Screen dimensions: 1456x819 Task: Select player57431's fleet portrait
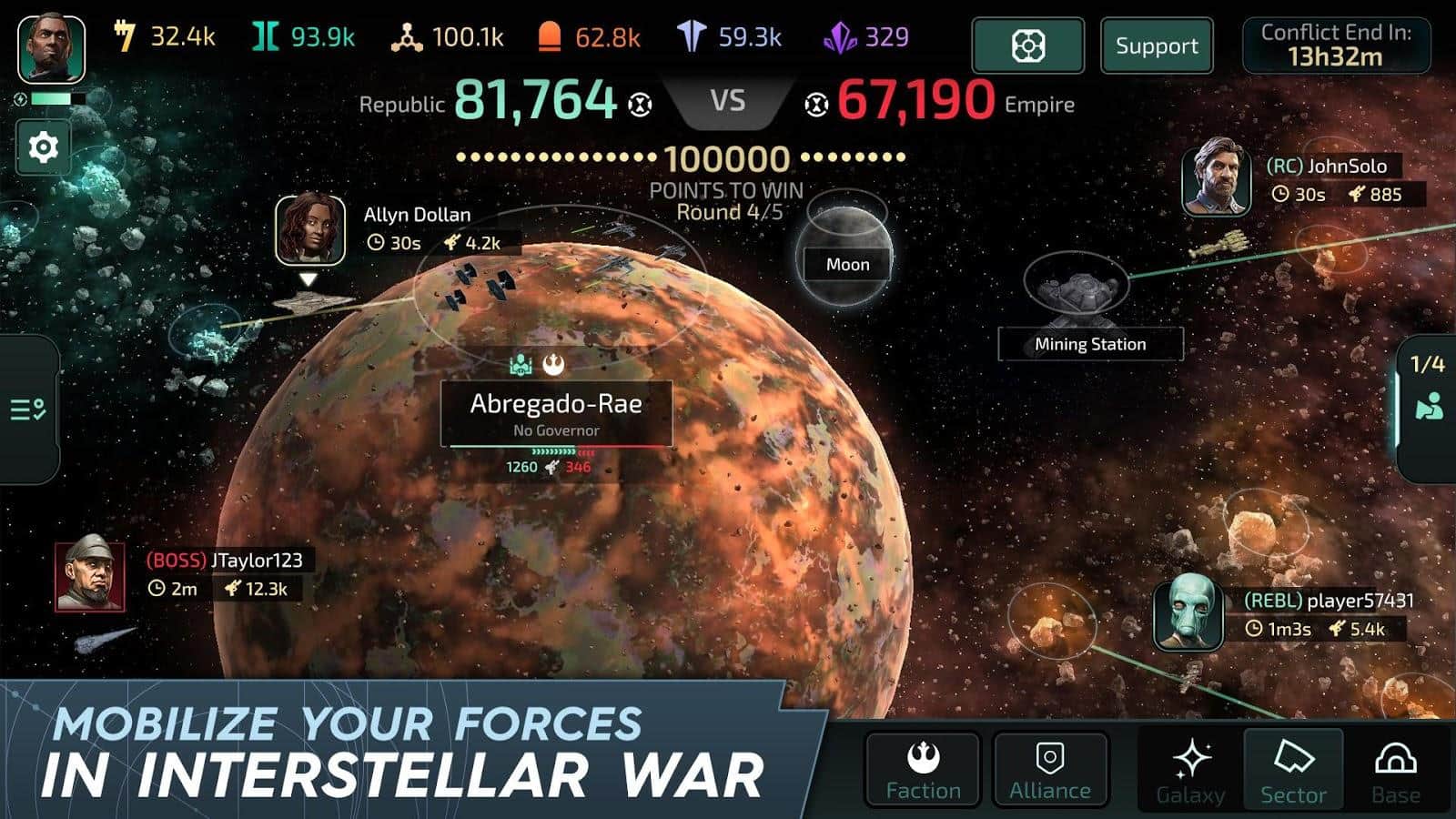tap(1187, 612)
